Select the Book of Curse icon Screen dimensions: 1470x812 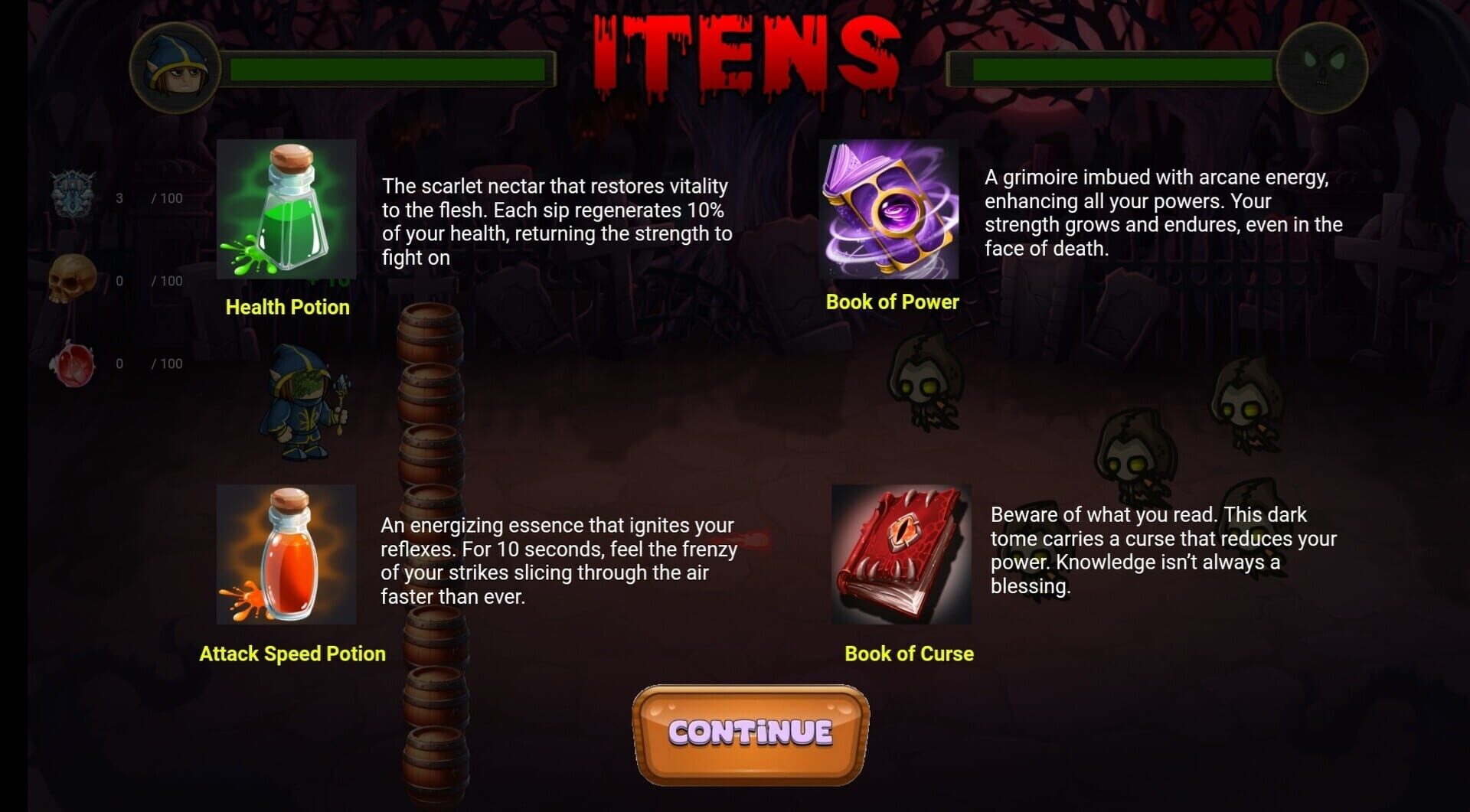[903, 555]
